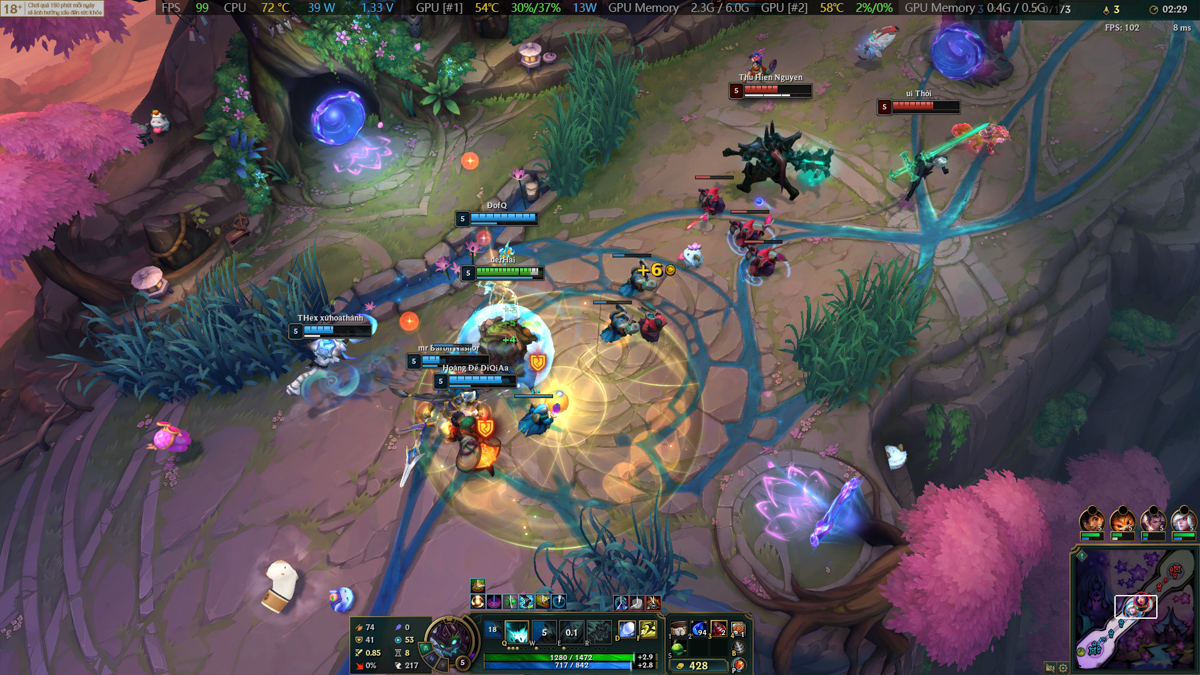Cast the Mark snowball summoner spell
The image size is (1200, 675).
click(x=627, y=630)
